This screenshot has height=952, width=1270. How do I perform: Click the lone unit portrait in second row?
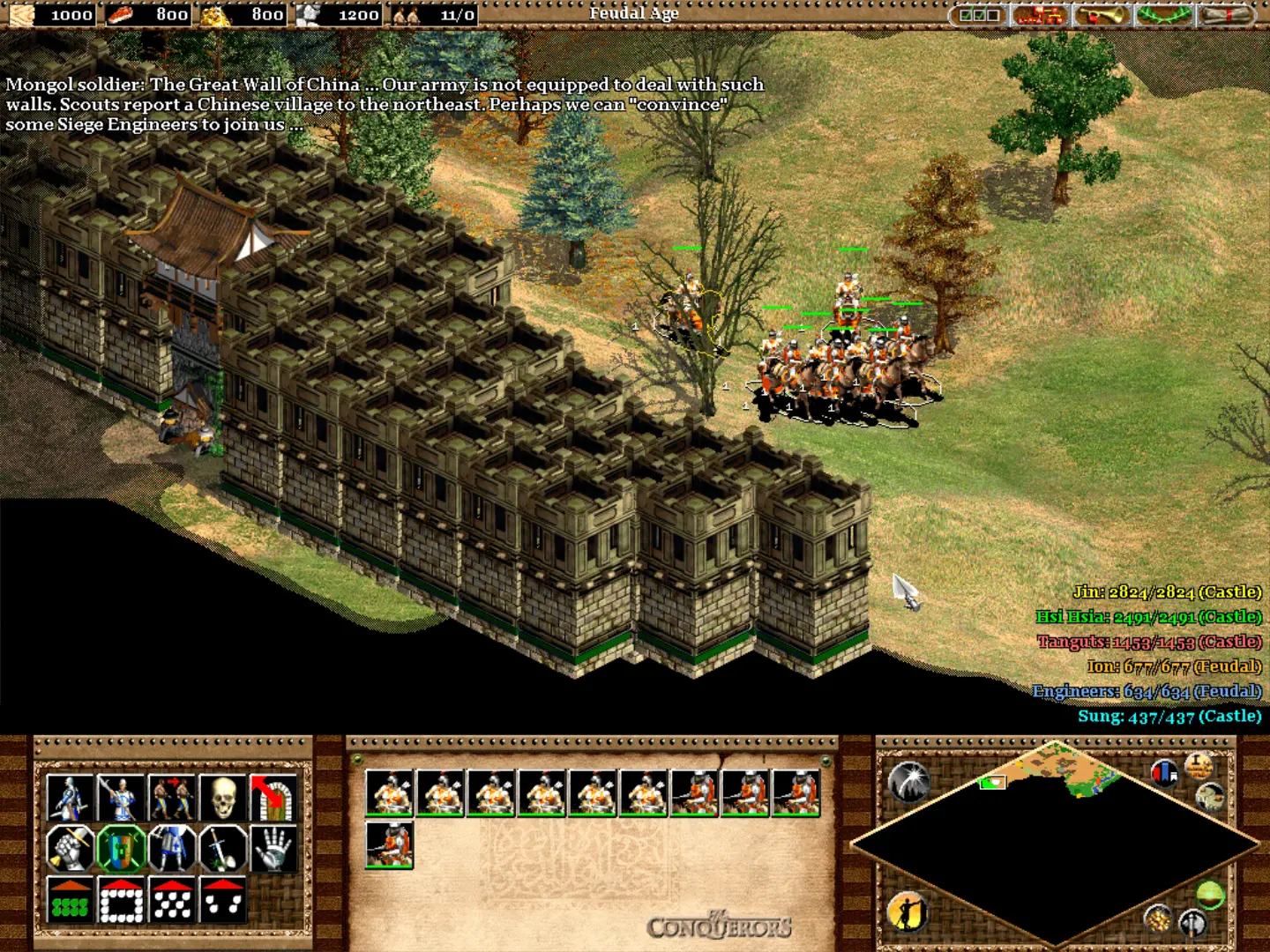point(390,845)
